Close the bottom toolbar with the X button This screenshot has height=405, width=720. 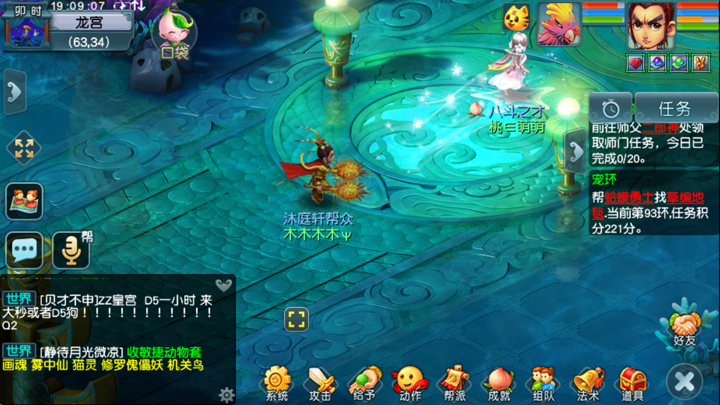point(685,381)
